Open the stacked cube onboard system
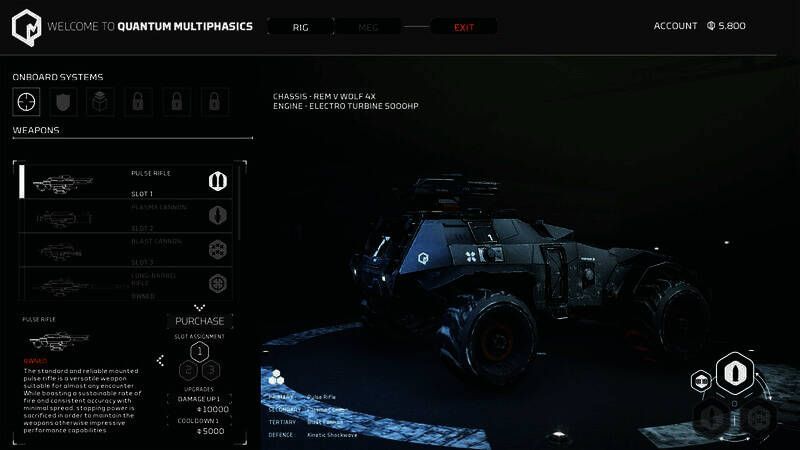 [x=101, y=101]
